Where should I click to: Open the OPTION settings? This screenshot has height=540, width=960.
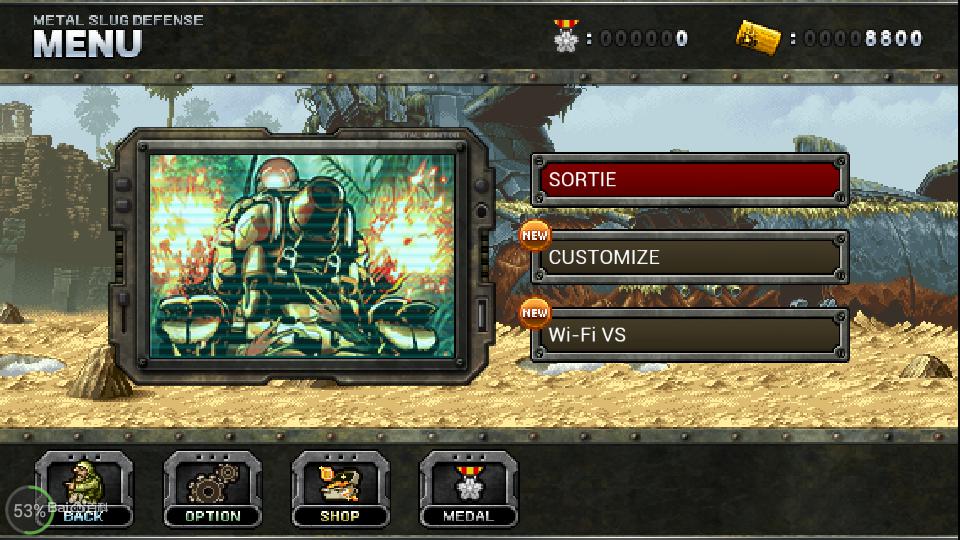pos(212,489)
